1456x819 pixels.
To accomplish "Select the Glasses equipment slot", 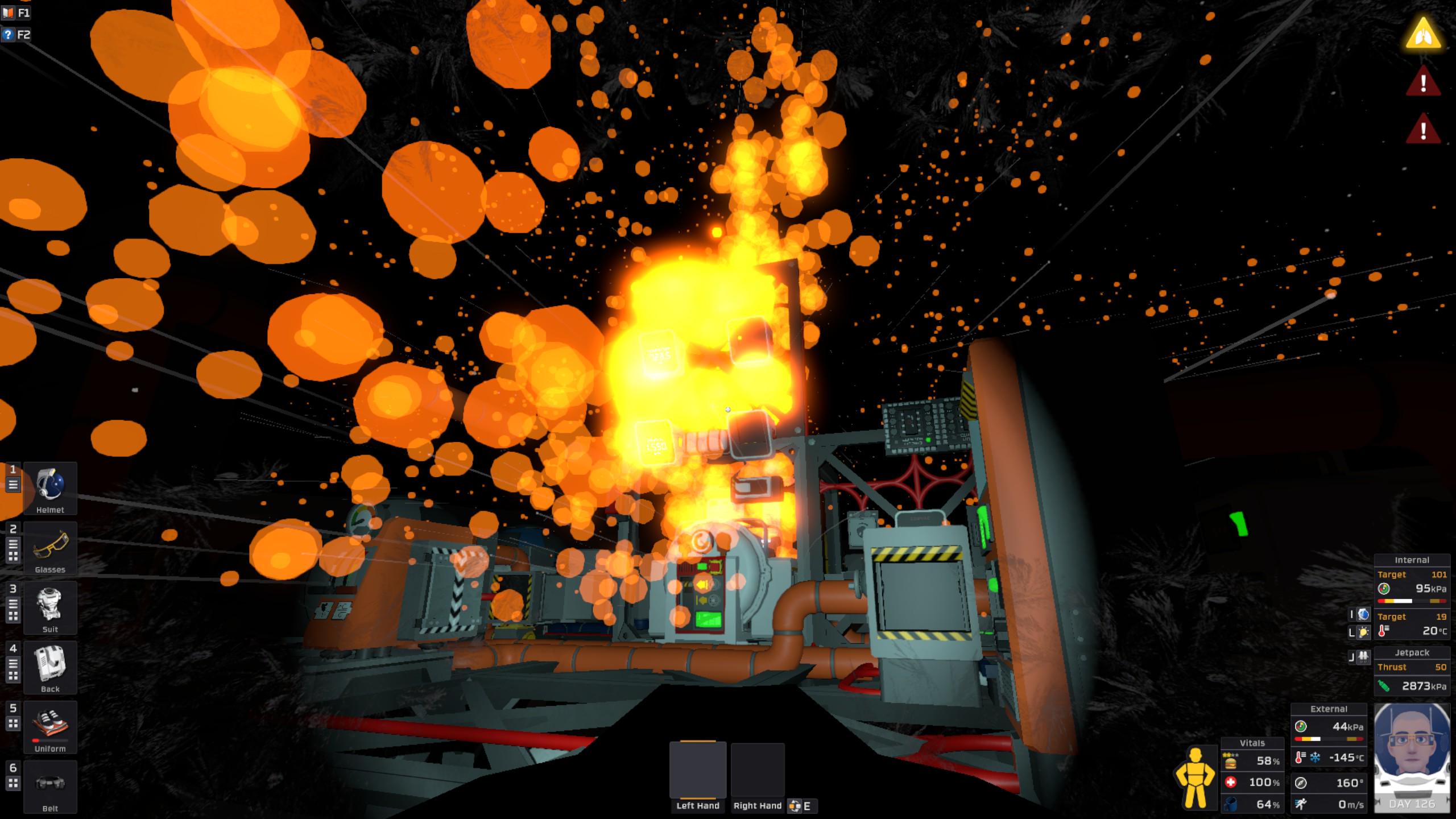I will coord(50,548).
